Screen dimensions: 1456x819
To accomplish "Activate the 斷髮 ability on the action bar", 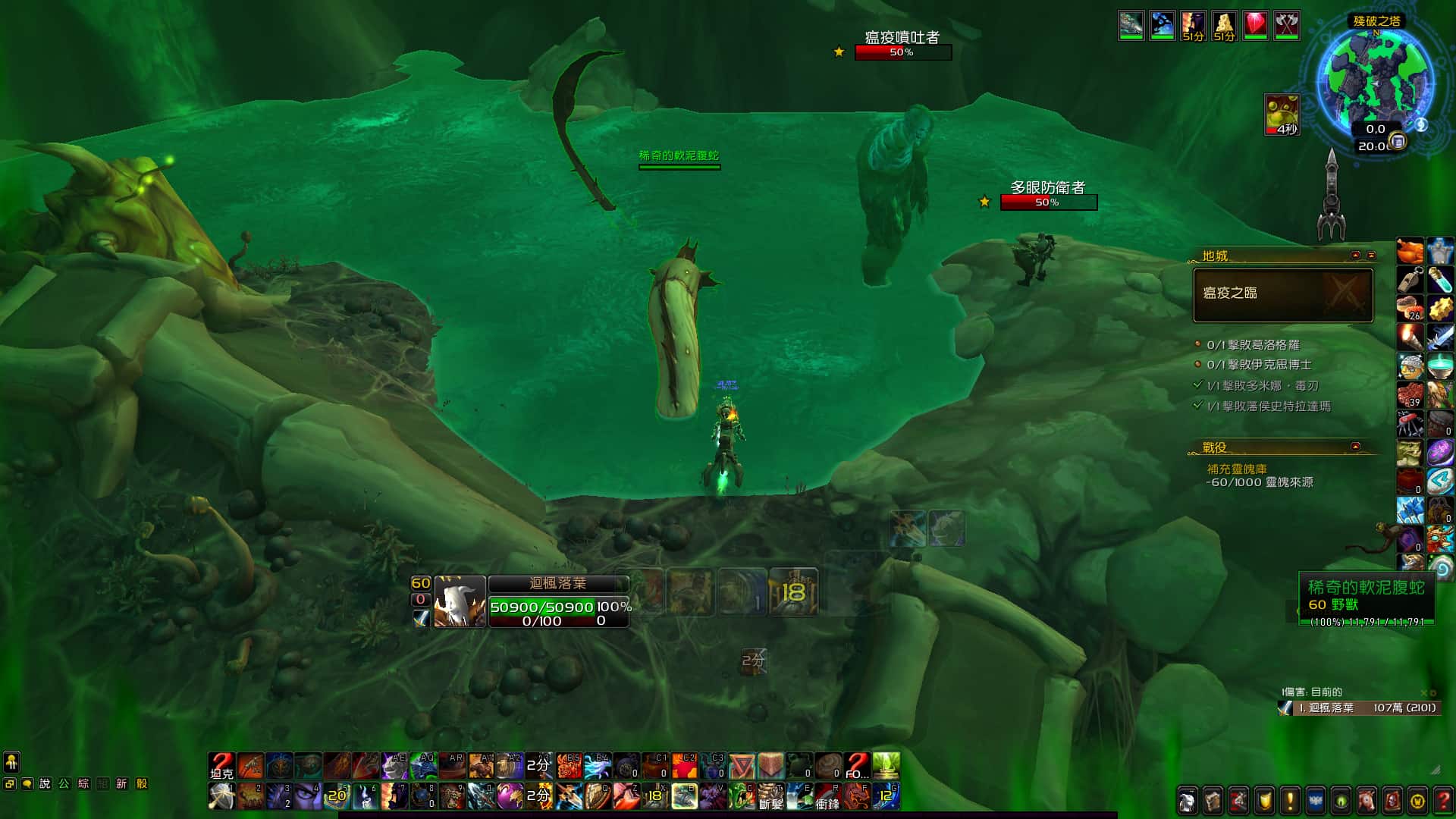I will [770, 796].
